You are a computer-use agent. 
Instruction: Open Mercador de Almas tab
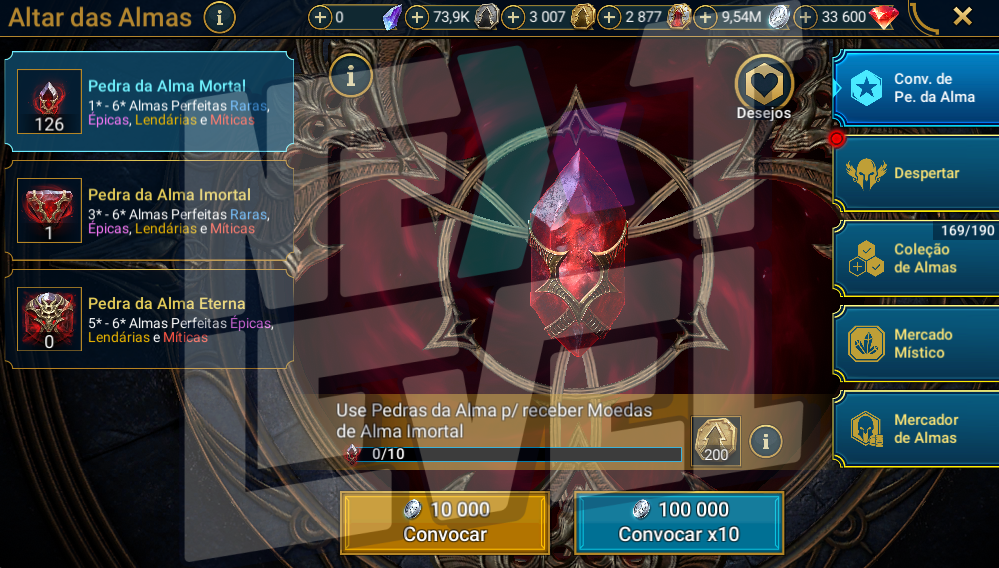tap(916, 429)
